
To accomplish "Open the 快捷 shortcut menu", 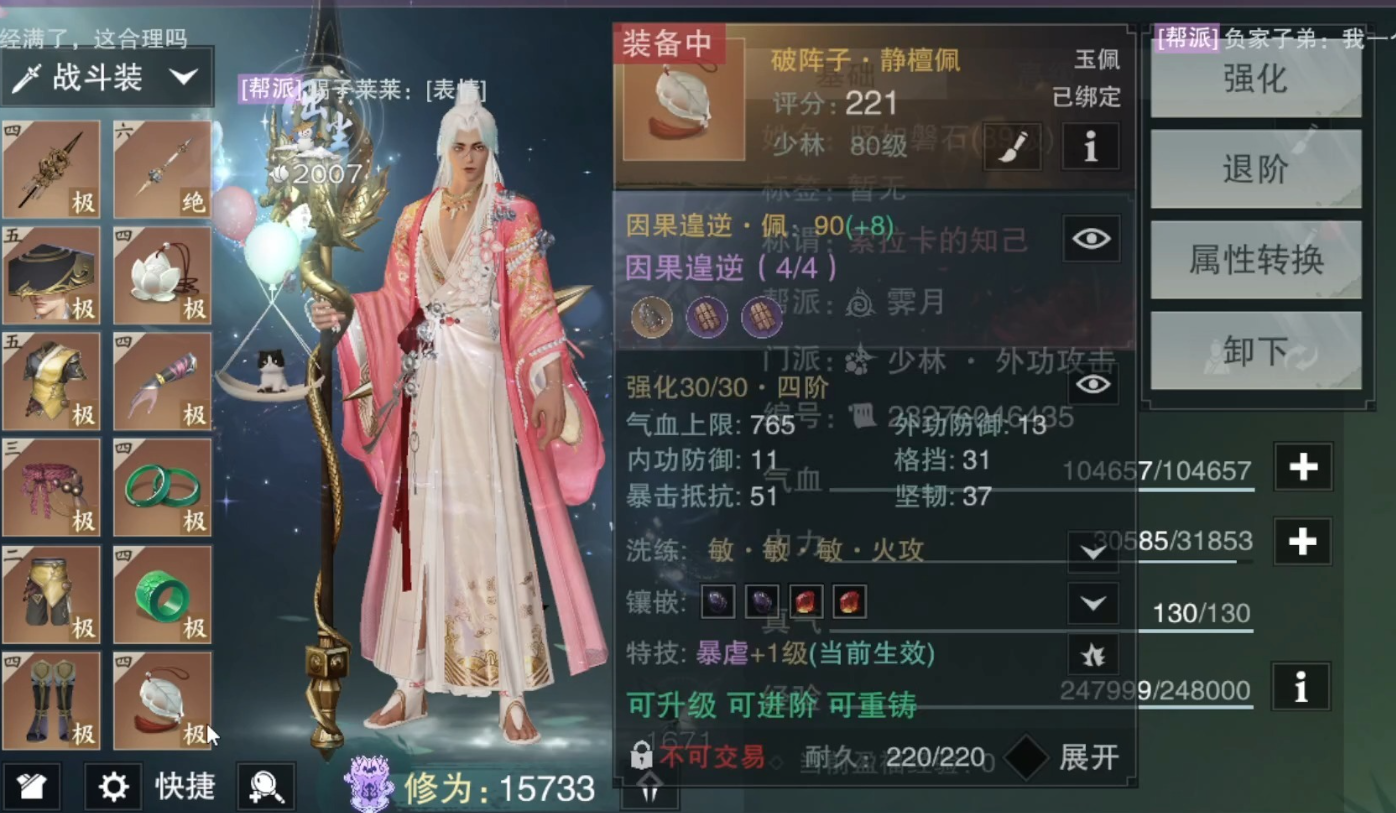I will pos(183,786).
